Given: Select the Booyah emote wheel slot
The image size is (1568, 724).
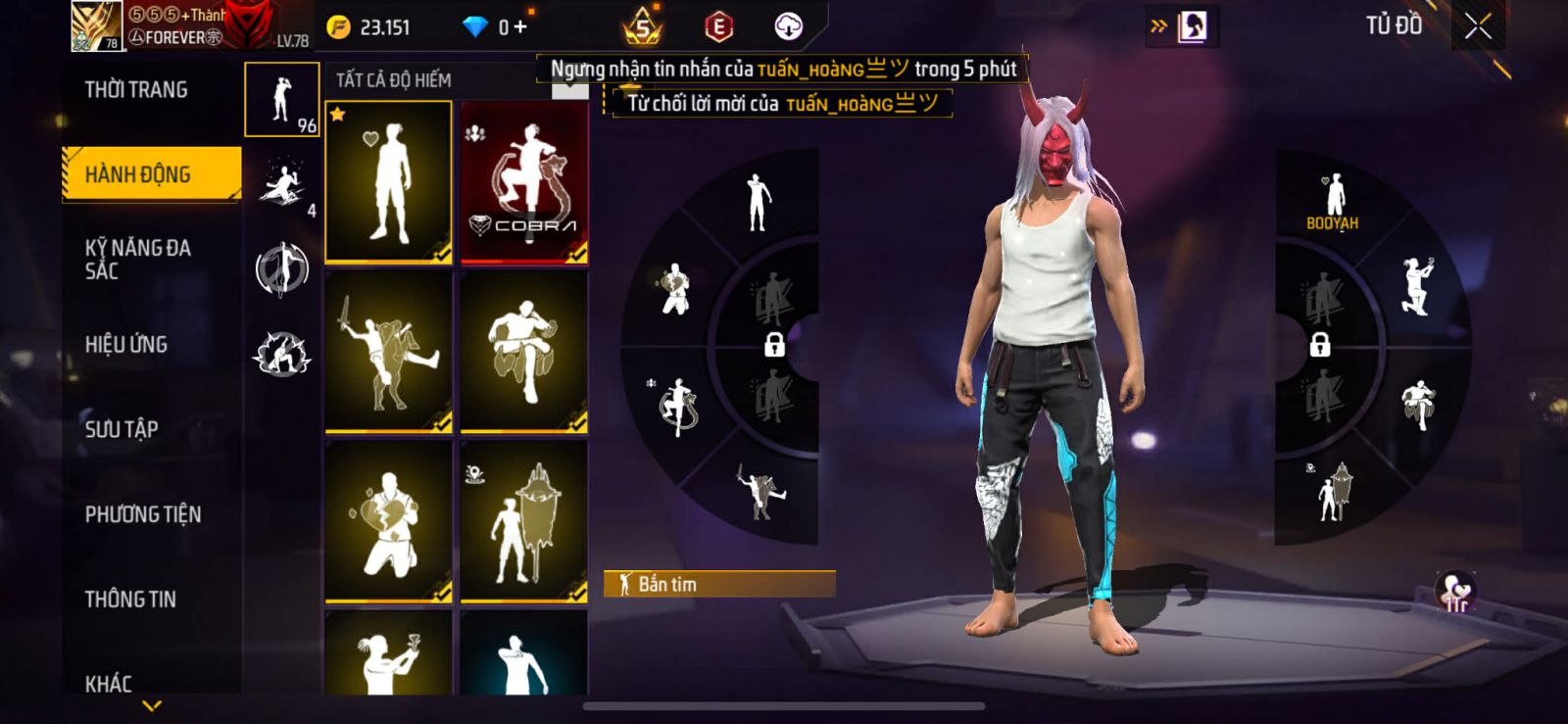Looking at the screenshot, I should (x=1333, y=201).
